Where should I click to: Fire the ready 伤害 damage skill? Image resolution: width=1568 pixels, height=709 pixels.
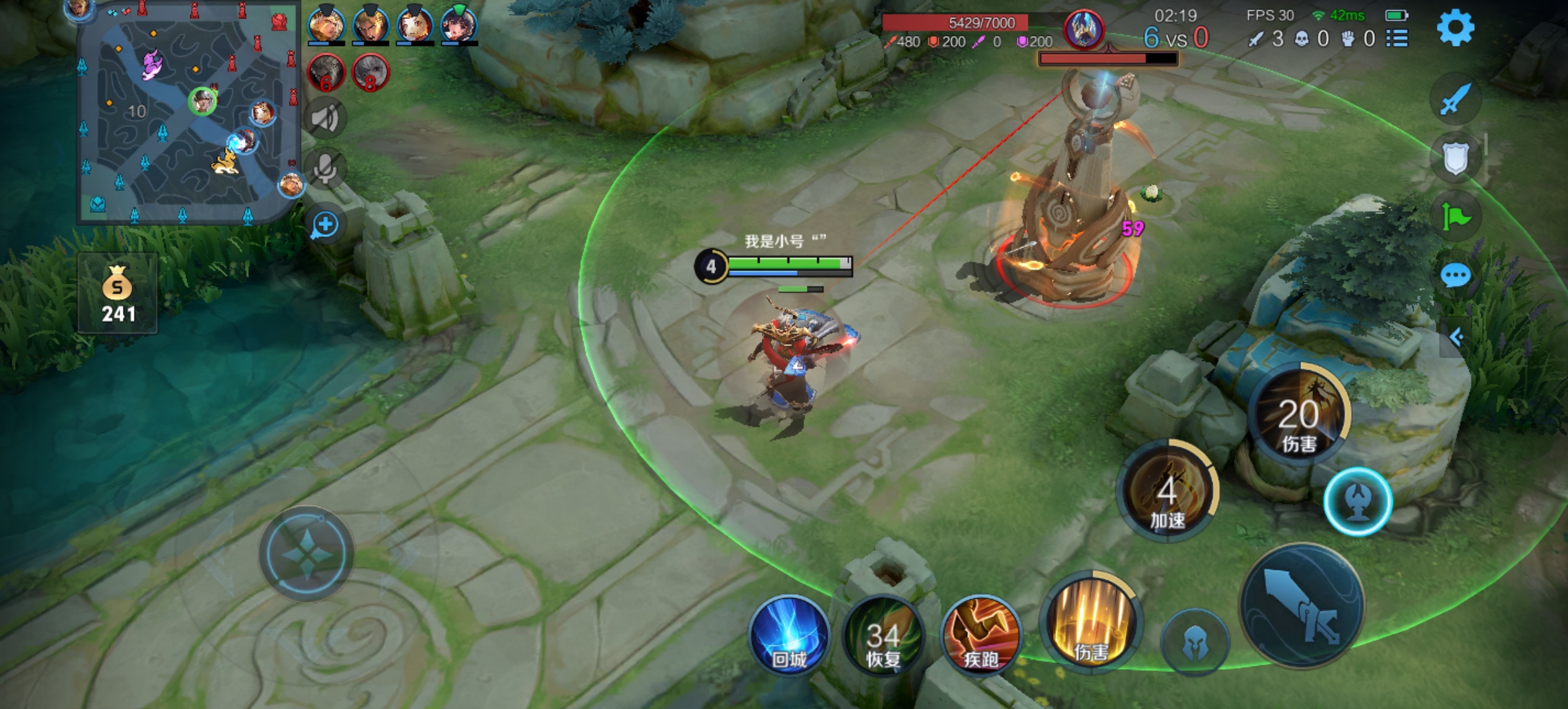pos(1091,622)
